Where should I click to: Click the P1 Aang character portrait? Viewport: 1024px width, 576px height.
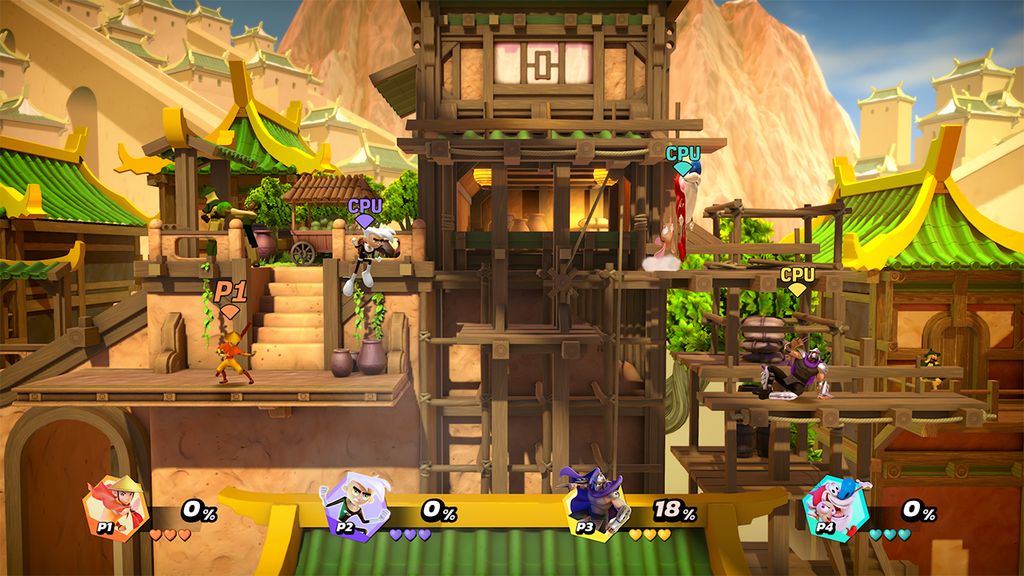116,507
